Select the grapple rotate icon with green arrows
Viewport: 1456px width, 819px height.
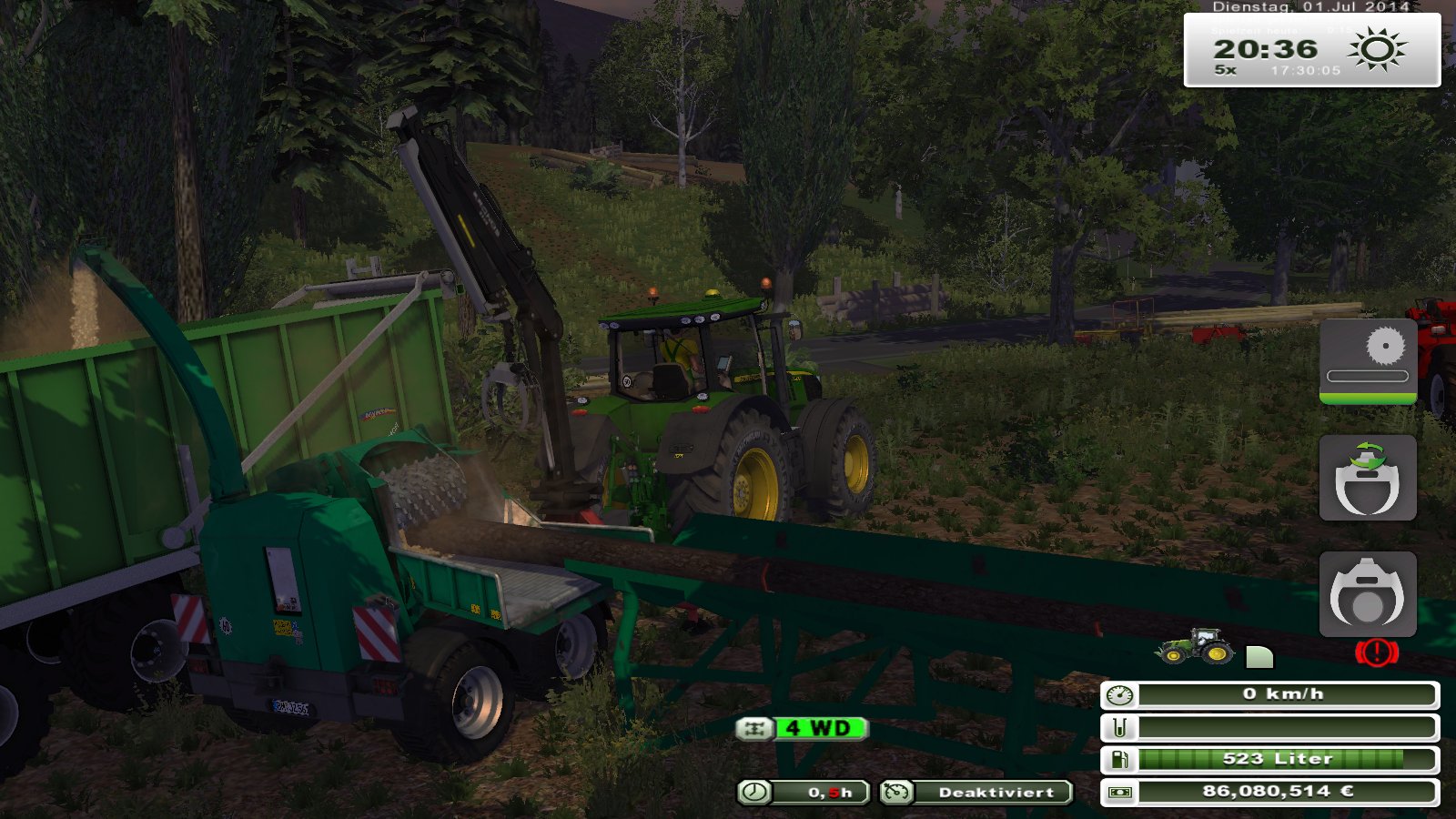[x=1368, y=478]
